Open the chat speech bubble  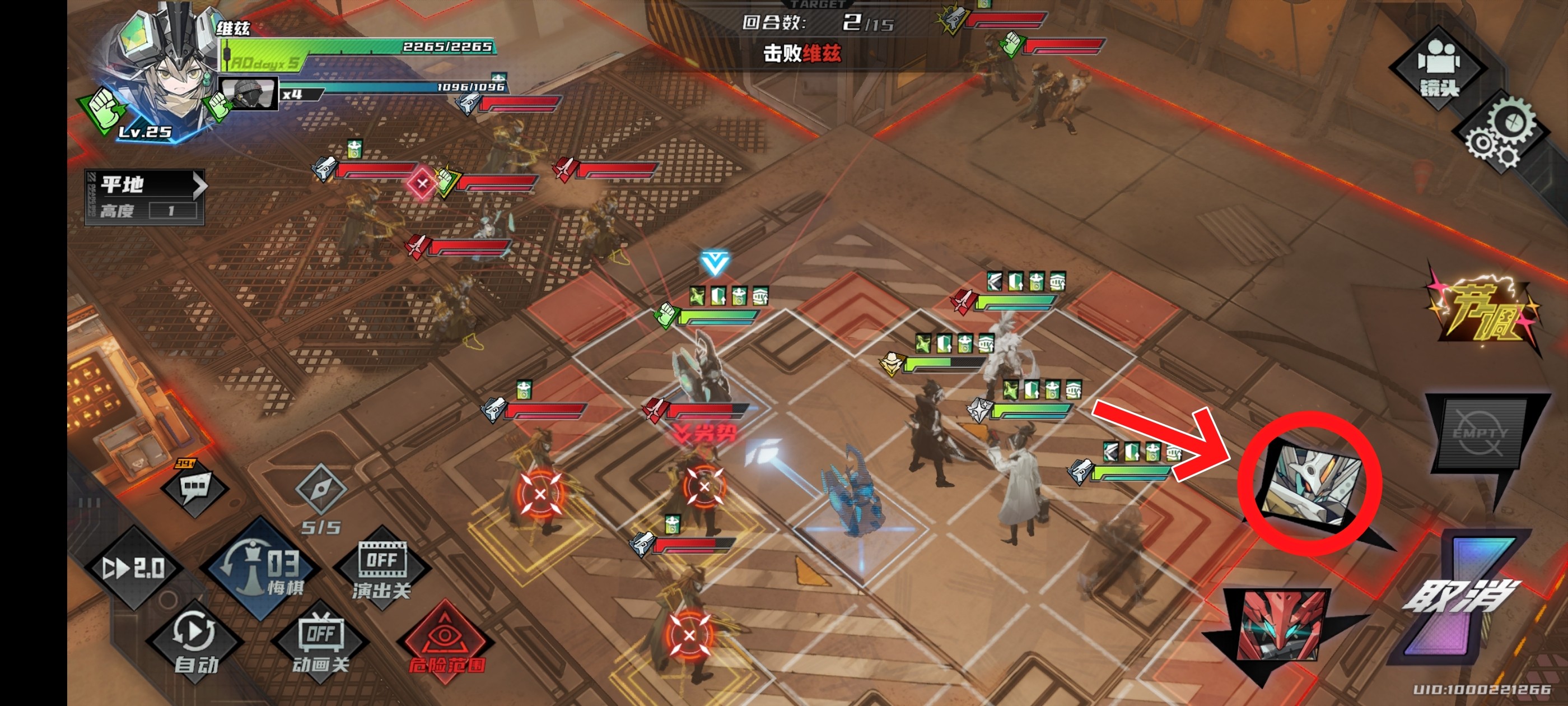tap(195, 487)
